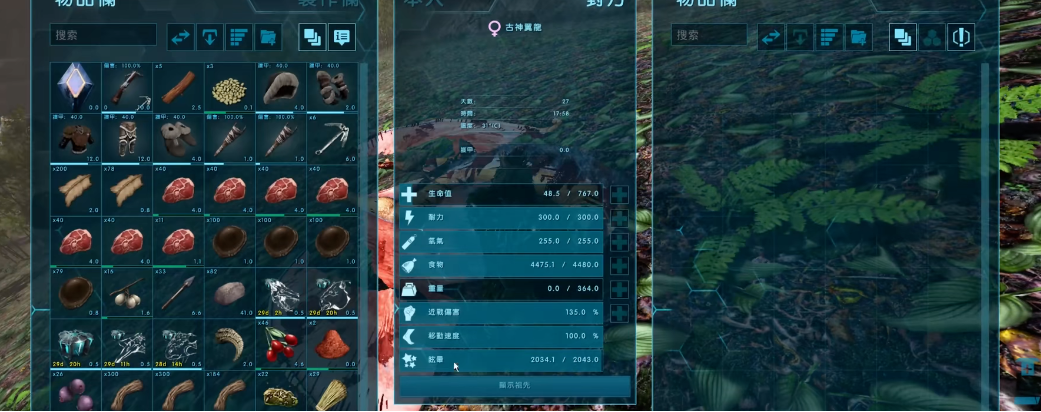Upgrade the 近戰傷害 melee damage stat

619,312
